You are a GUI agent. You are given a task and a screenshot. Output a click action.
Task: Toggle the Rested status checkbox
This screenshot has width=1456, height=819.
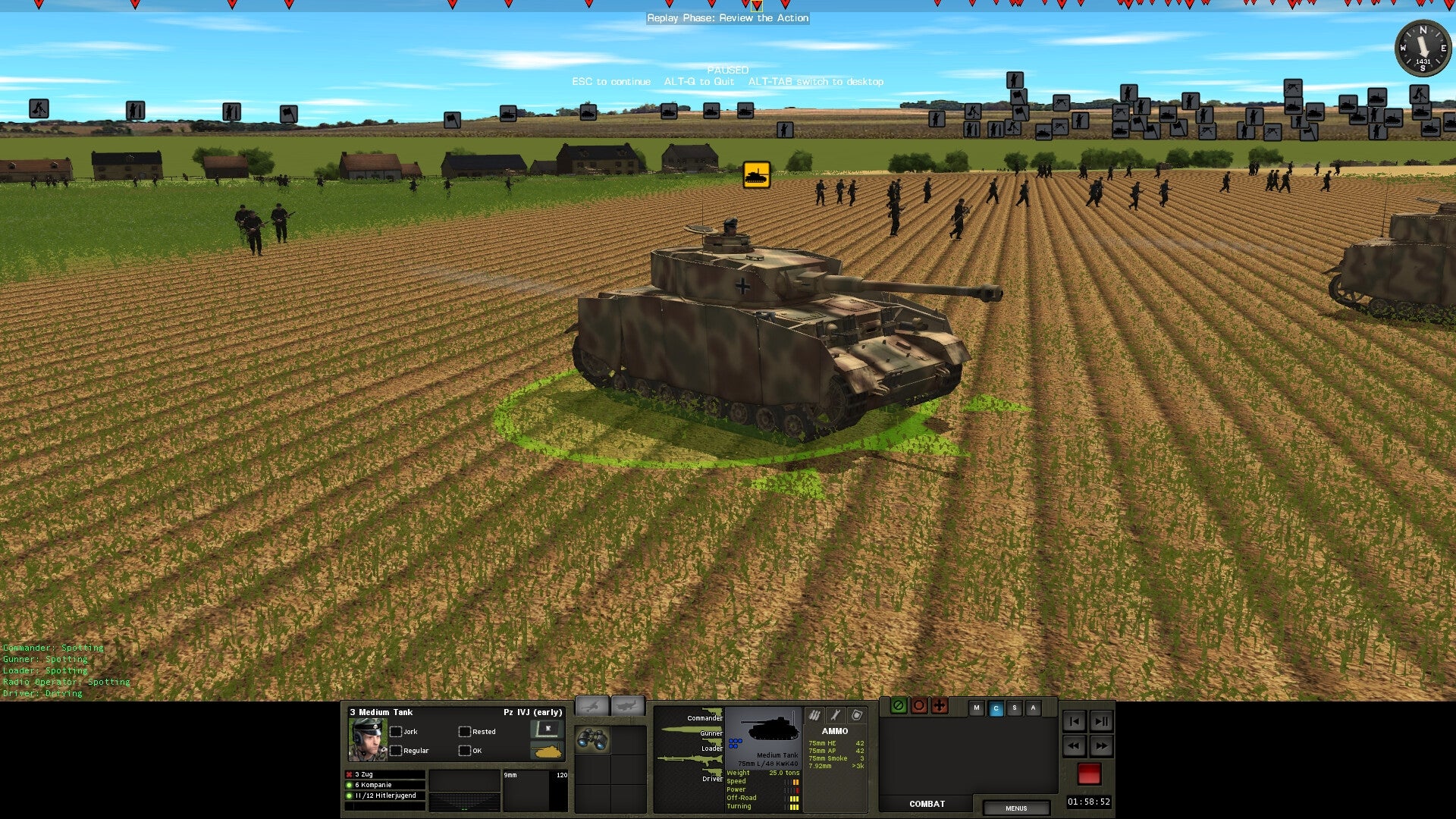[464, 731]
